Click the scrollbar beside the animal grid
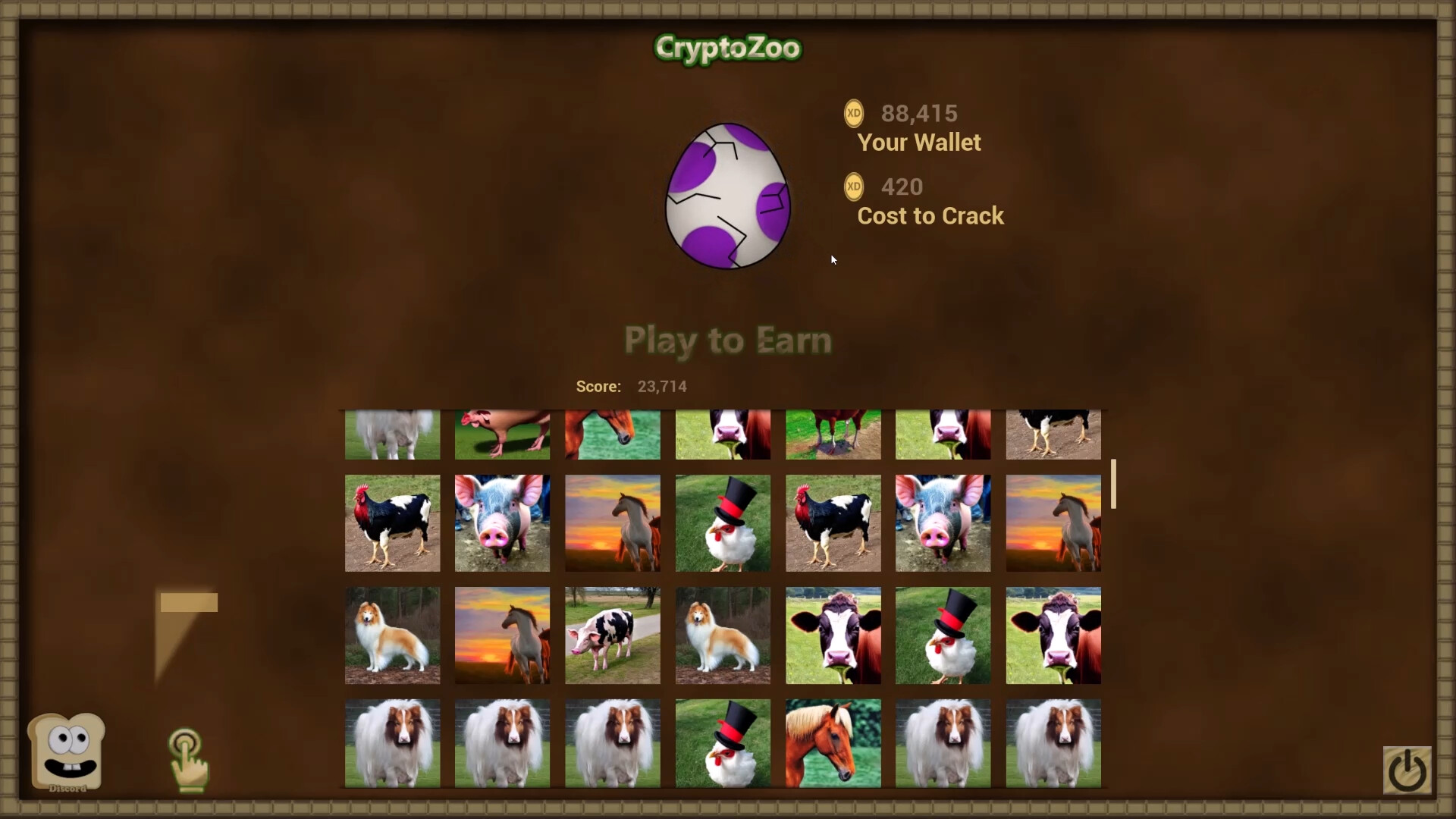 pyautogui.click(x=1112, y=484)
